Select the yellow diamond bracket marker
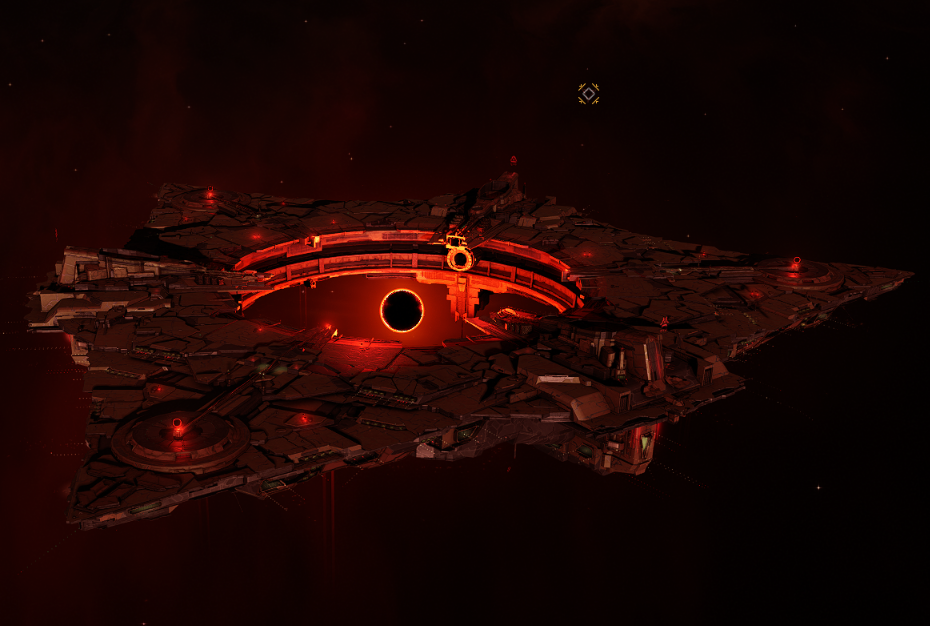 pyautogui.click(x=588, y=94)
